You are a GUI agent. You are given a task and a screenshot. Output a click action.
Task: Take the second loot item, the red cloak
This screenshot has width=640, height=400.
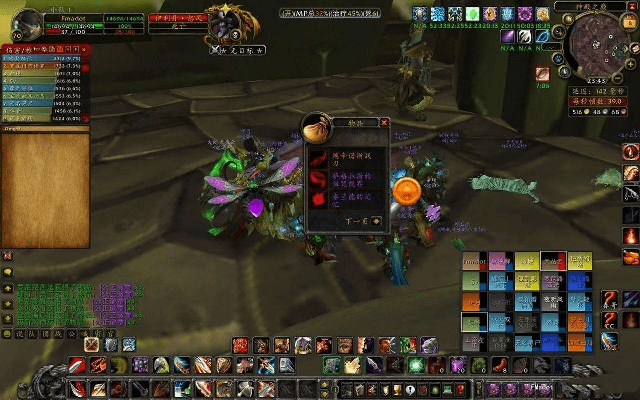point(319,177)
